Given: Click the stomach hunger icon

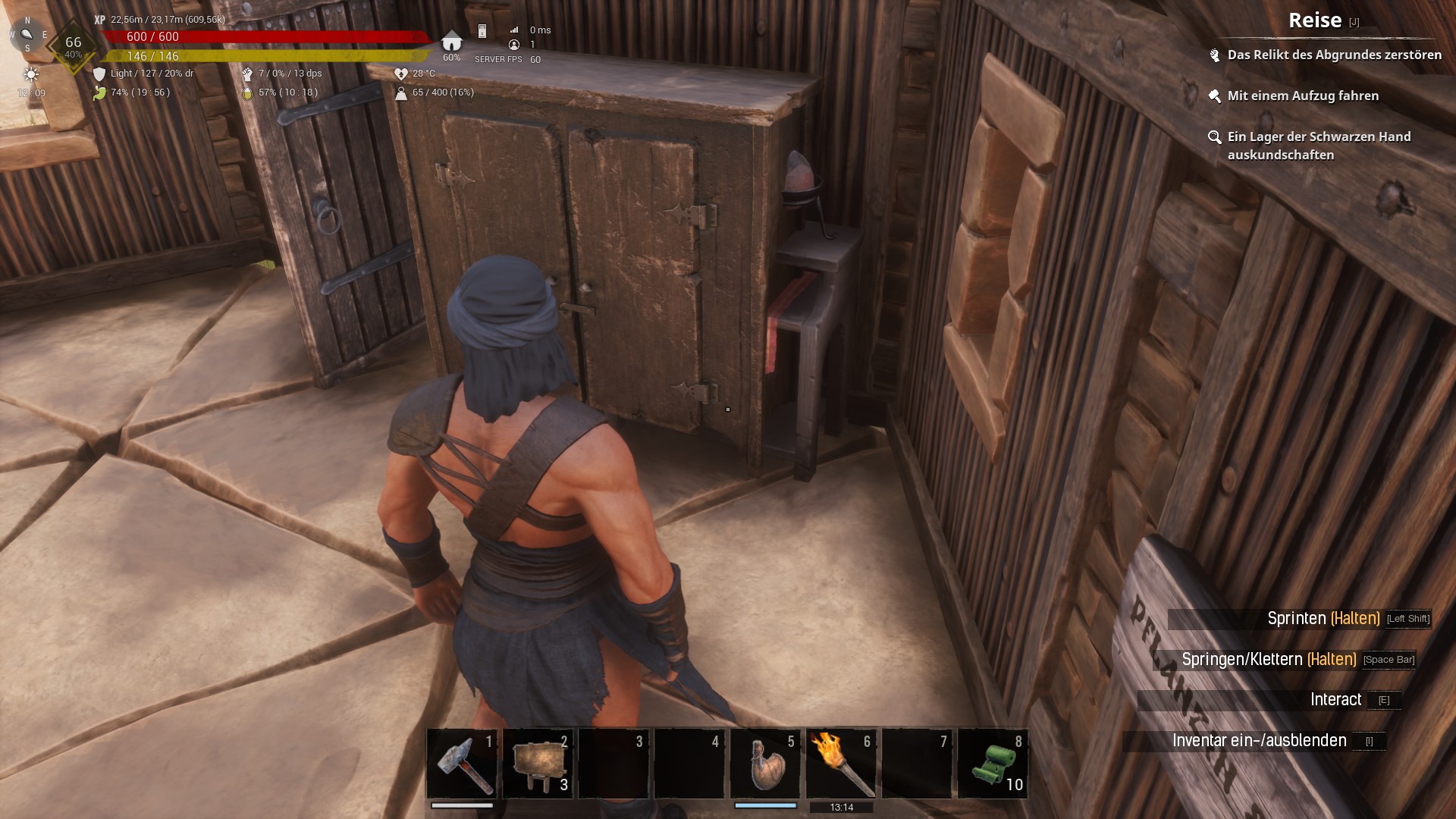Looking at the screenshot, I should [x=99, y=93].
